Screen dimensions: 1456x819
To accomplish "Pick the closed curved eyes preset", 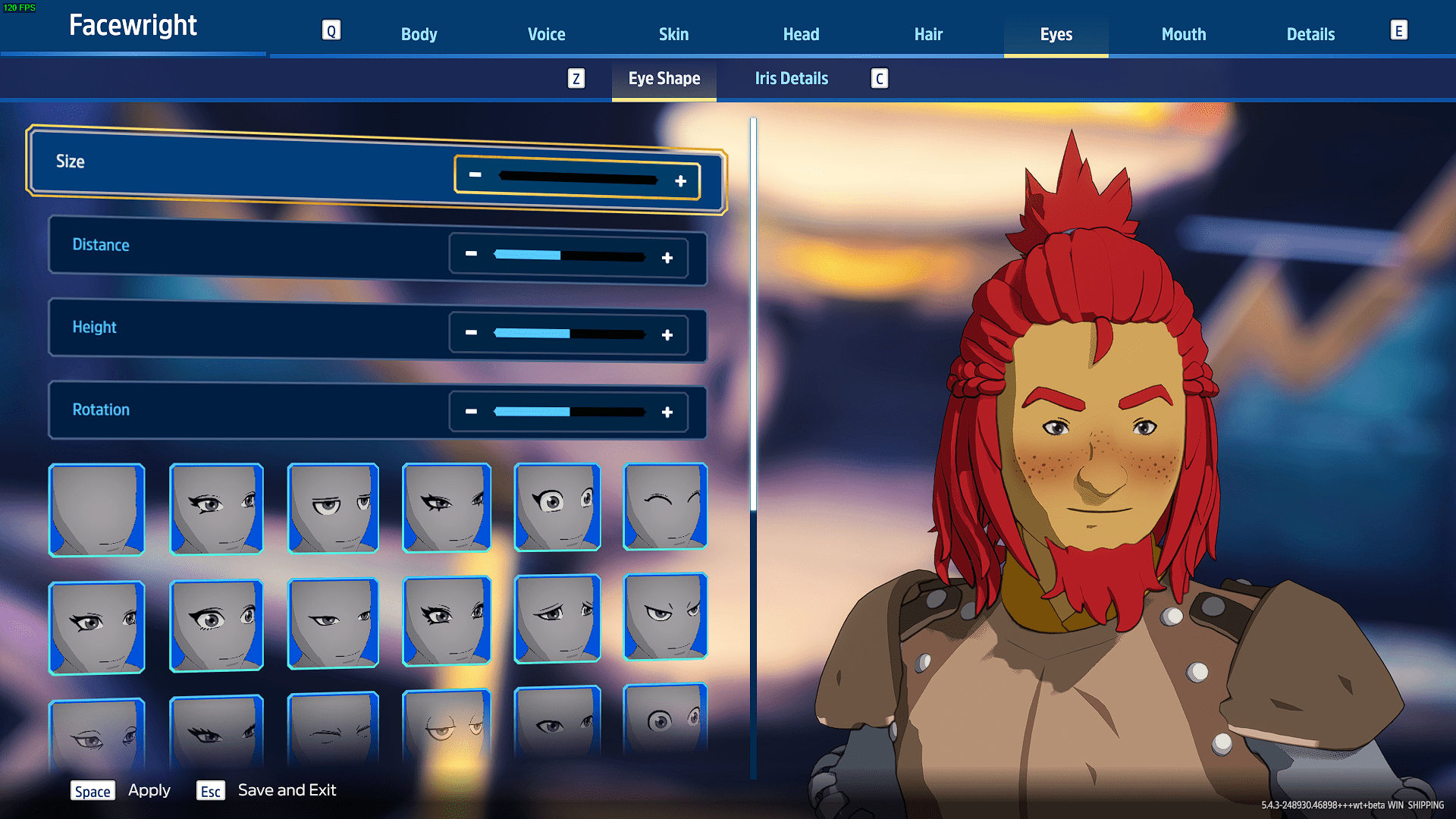I will (x=665, y=507).
